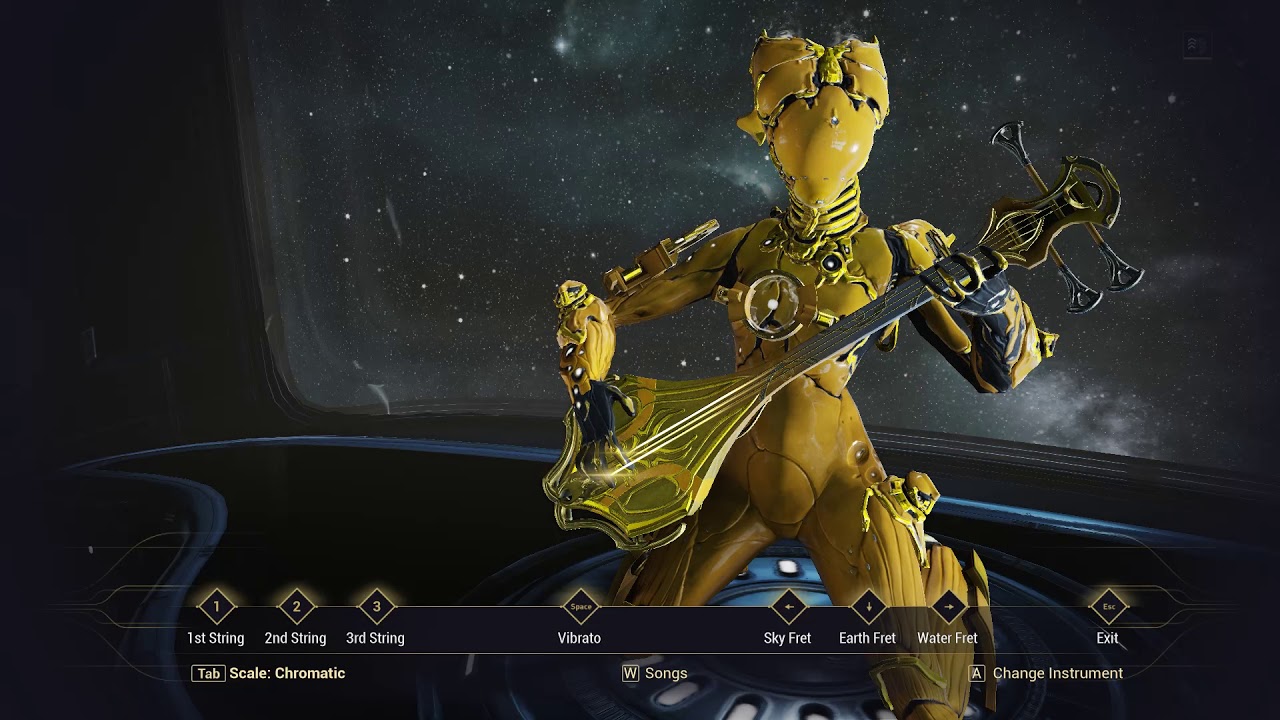This screenshot has height=720, width=1280.
Task: Change the scale from Chromatic
Action: pyautogui.click(x=268, y=673)
